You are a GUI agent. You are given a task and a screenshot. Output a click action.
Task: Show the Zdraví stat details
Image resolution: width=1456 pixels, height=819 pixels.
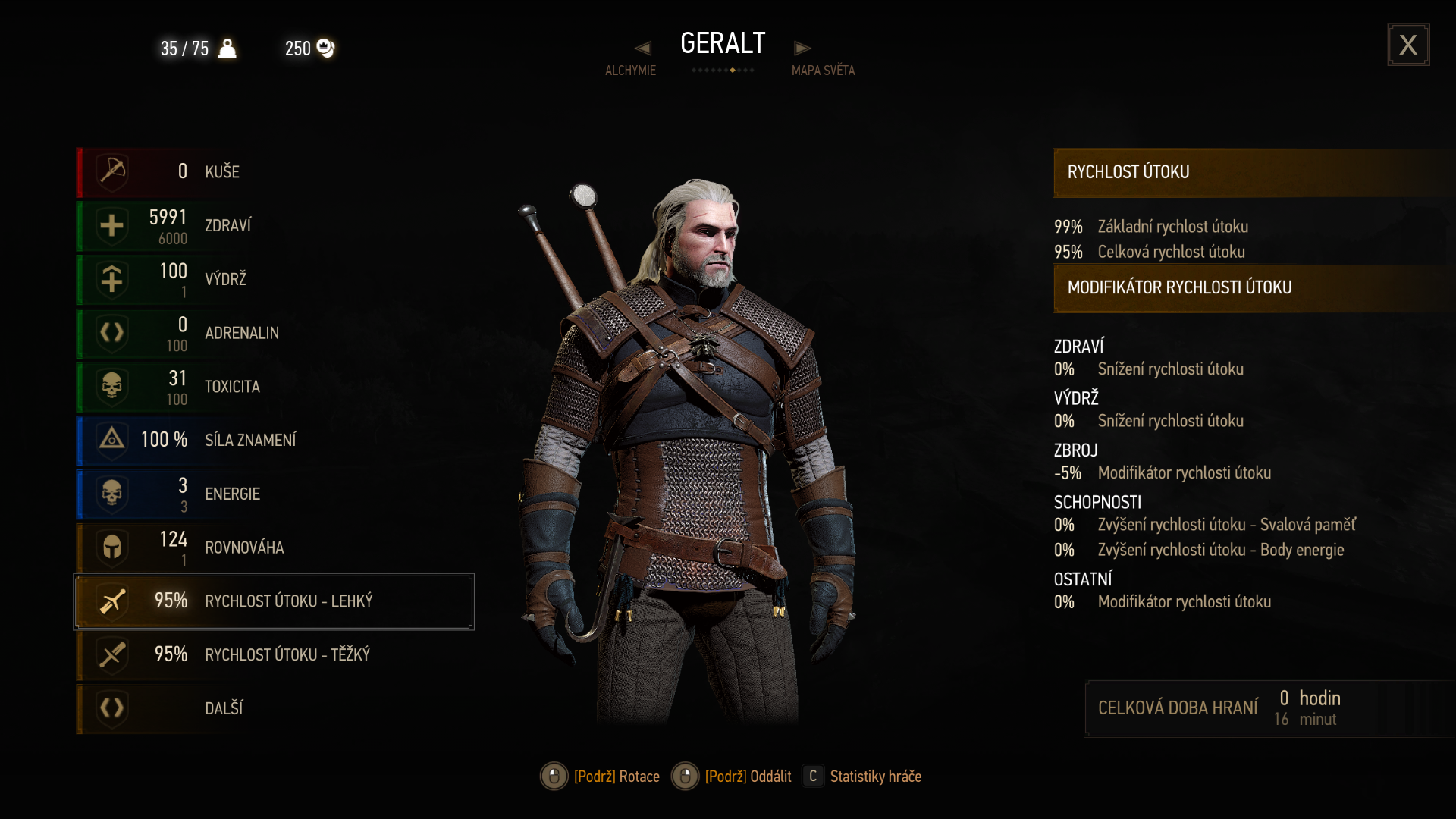(273, 226)
